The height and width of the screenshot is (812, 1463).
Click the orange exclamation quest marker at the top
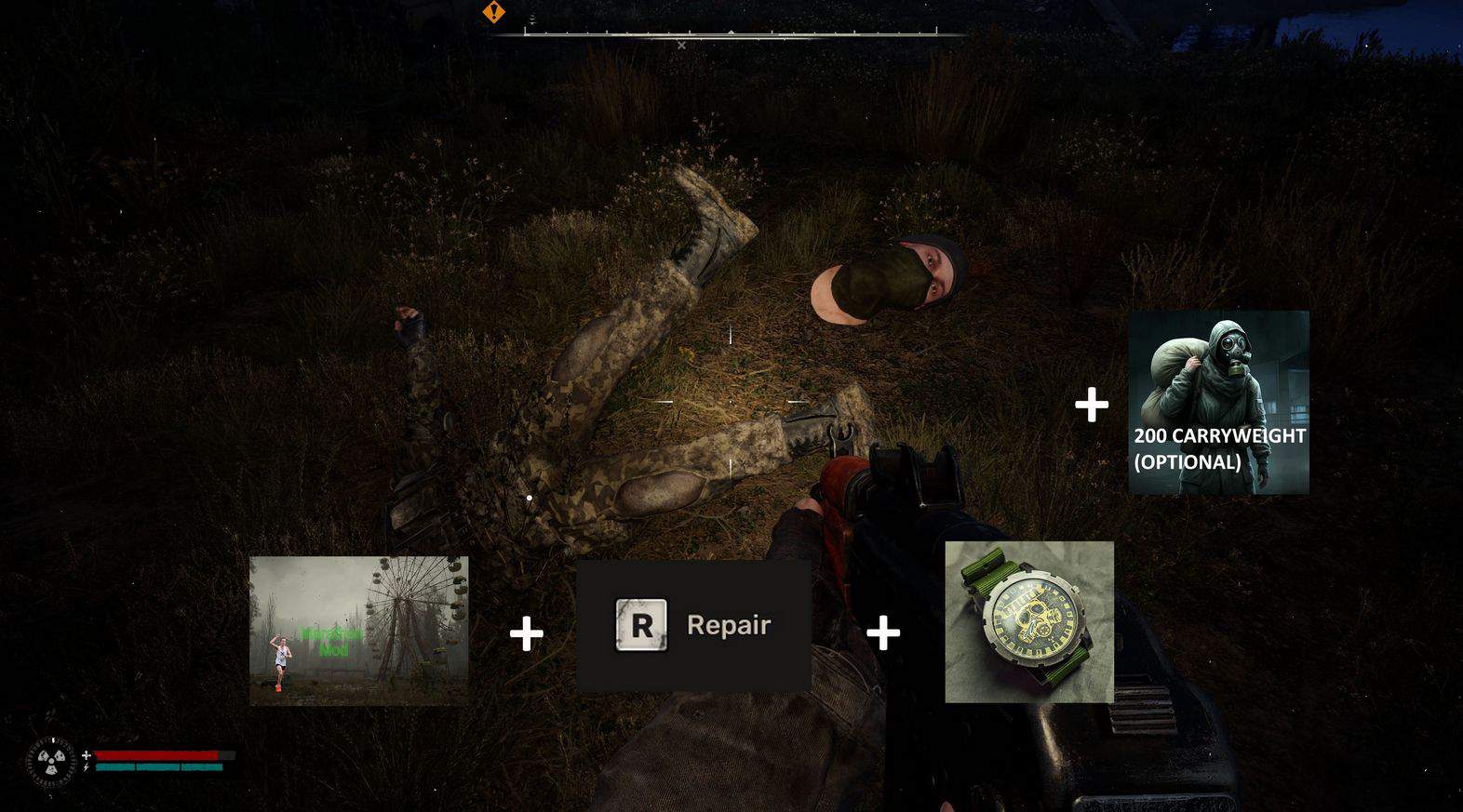click(x=494, y=11)
